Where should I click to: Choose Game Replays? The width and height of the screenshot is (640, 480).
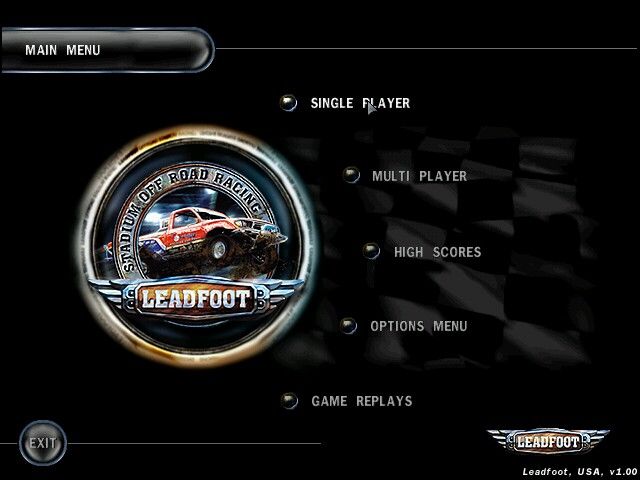click(x=361, y=401)
